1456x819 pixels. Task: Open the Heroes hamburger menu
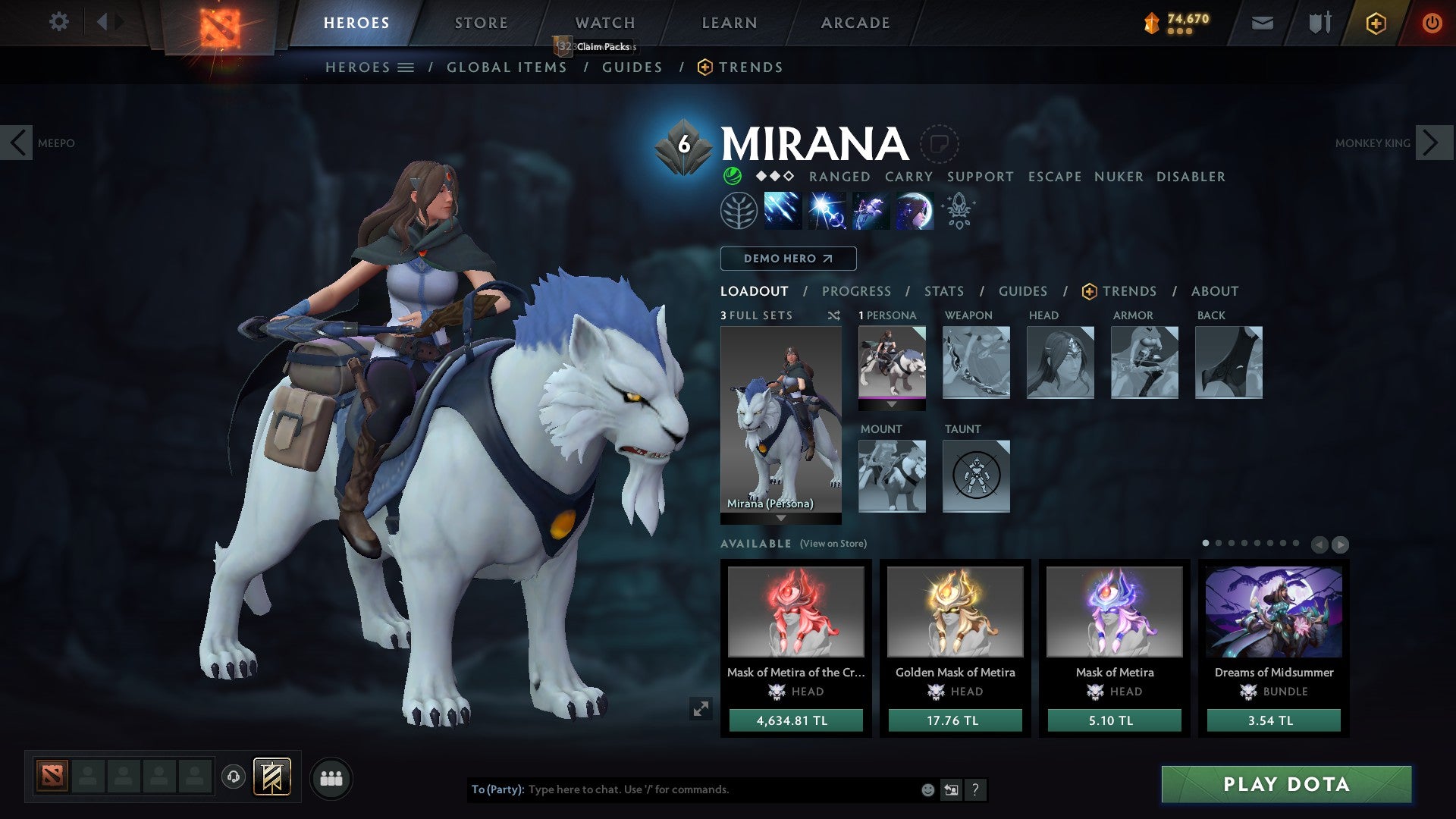pos(406,67)
